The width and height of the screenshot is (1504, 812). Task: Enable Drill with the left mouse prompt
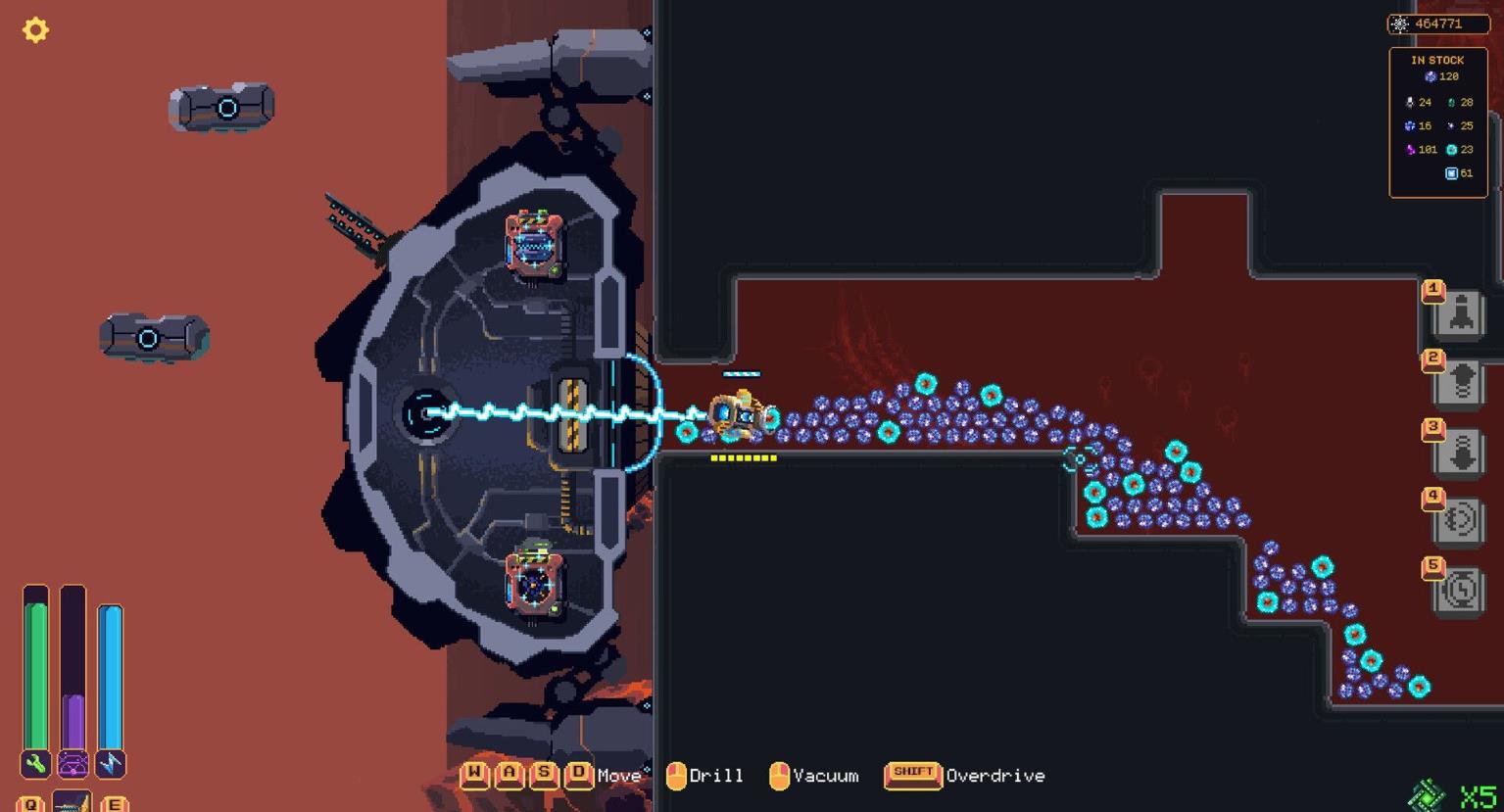coord(675,774)
